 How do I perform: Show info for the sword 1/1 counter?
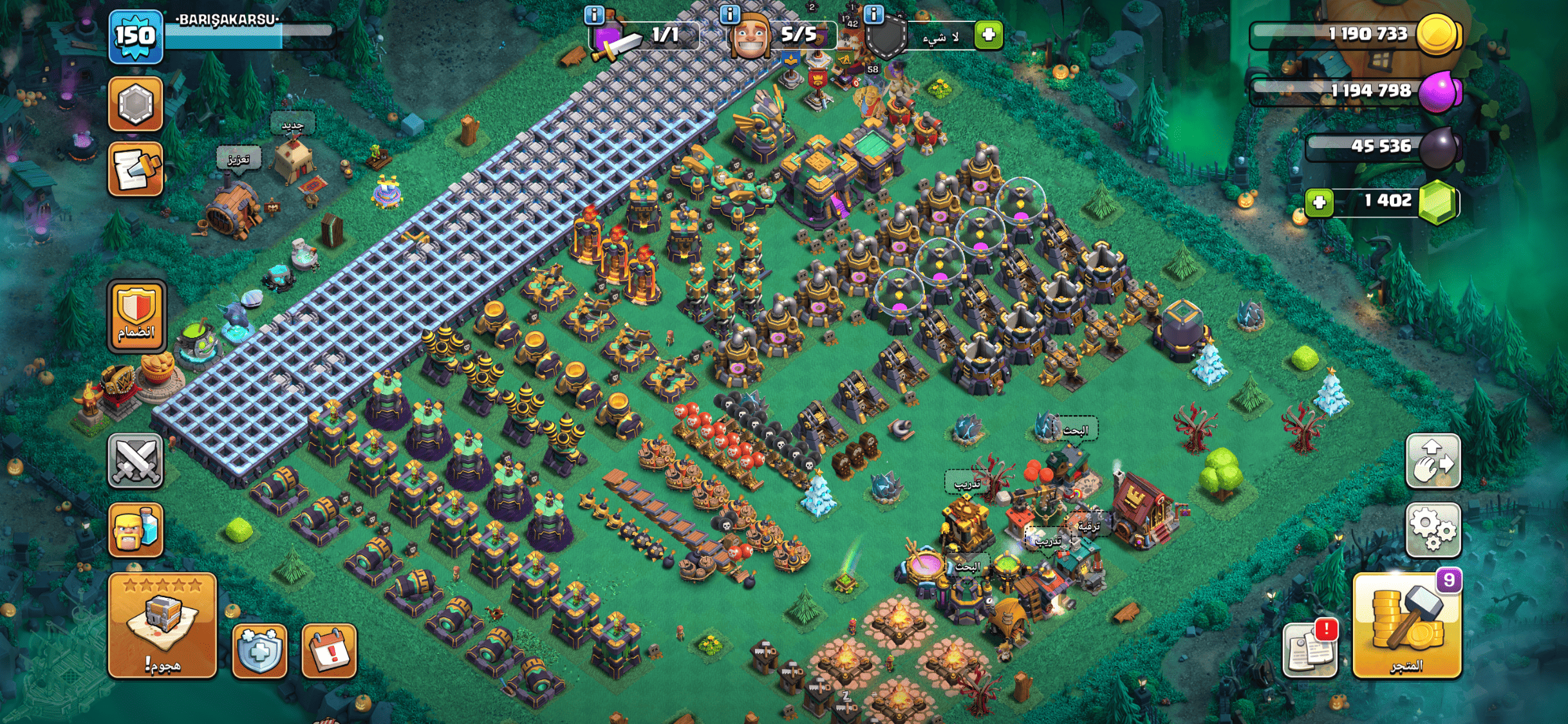593,15
